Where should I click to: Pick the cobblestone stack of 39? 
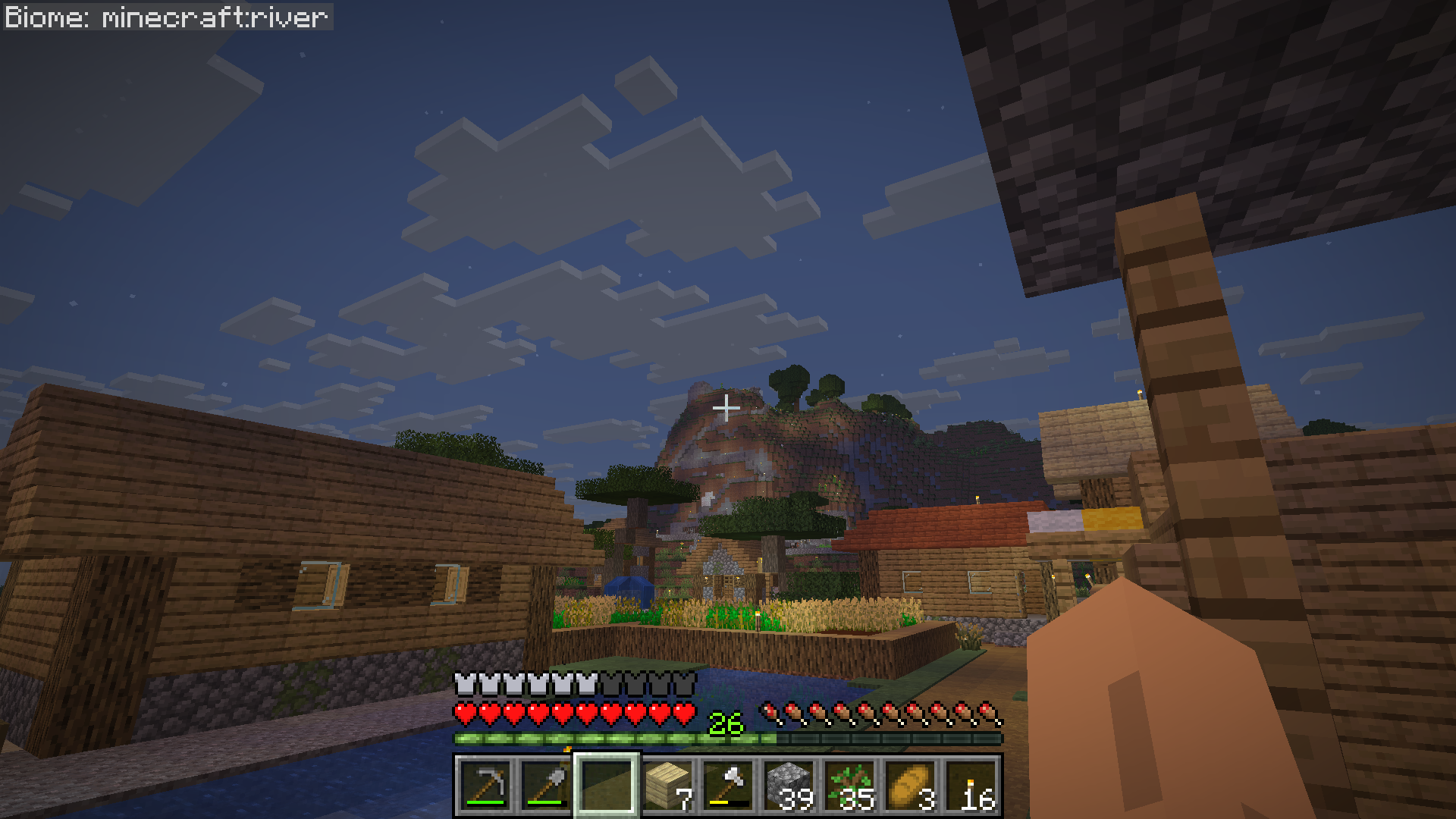click(x=789, y=786)
